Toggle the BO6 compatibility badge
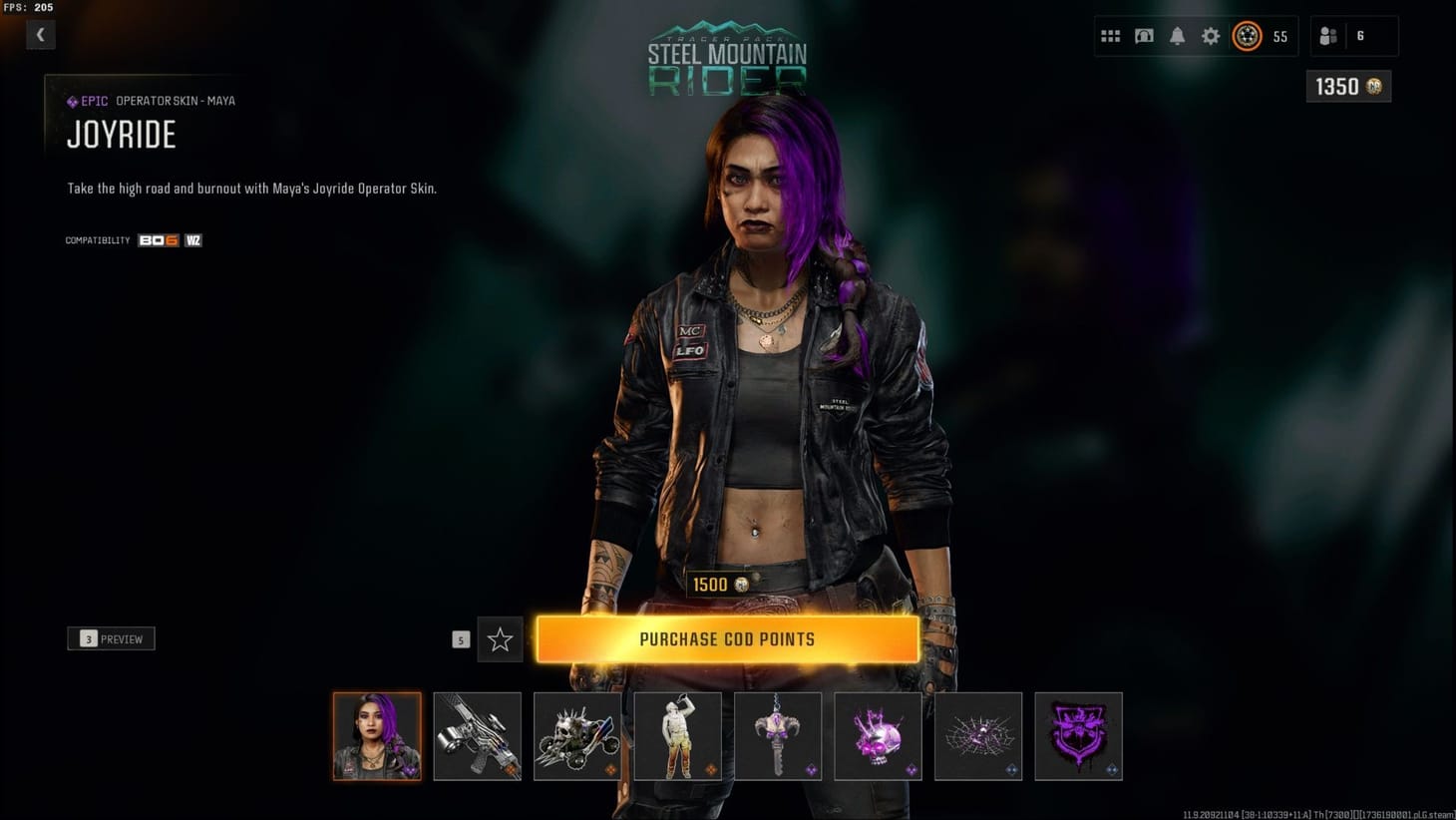The height and width of the screenshot is (820, 1456). 159,239
